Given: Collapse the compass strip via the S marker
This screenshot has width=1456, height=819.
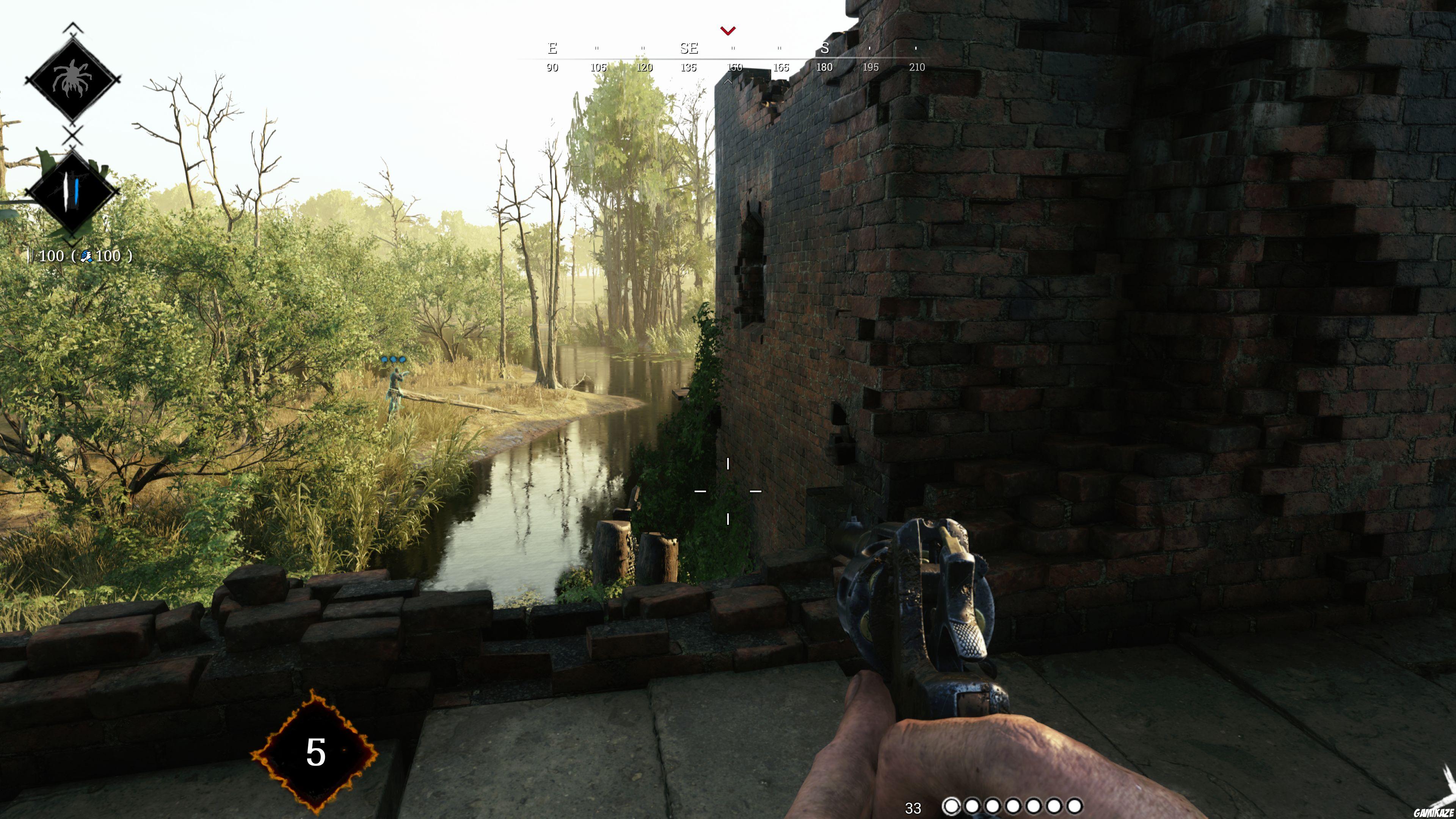Looking at the screenshot, I should click(825, 49).
